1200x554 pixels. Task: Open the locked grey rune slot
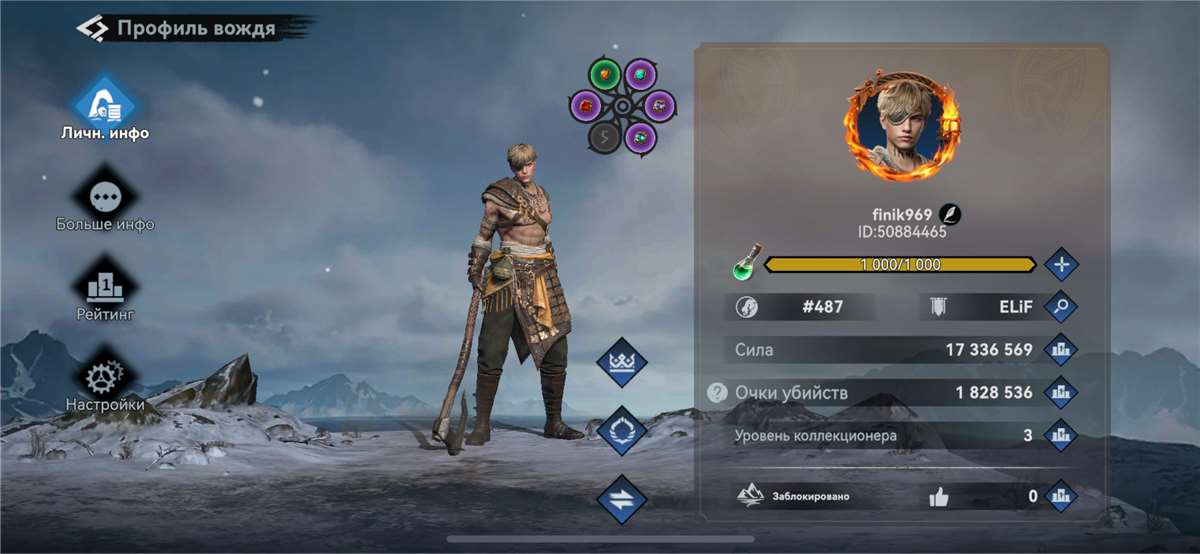click(604, 138)
